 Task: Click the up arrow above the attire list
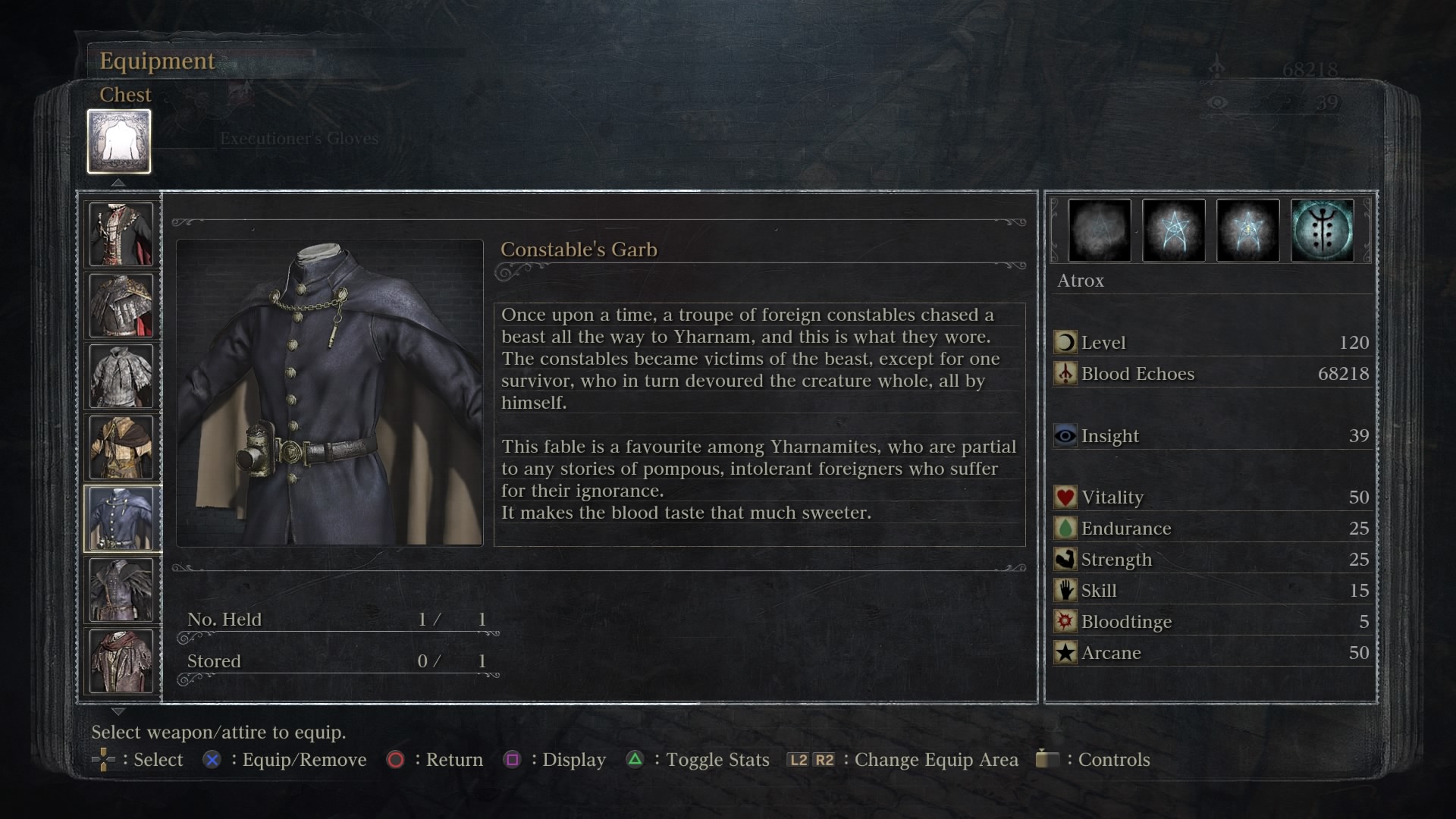pyautogui.click(x=118, y=183)
